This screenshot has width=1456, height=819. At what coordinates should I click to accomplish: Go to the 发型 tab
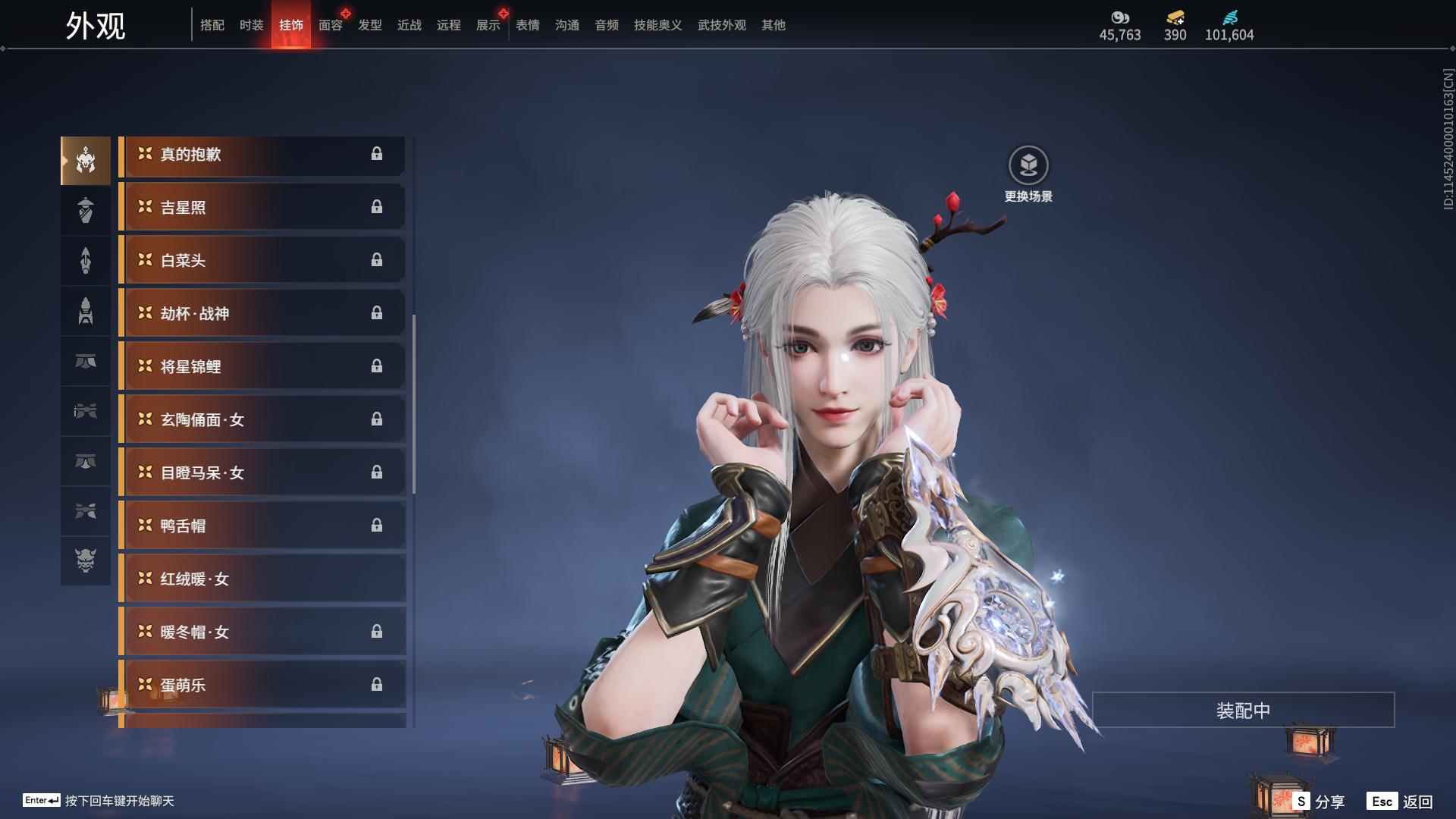pos(369,25)
